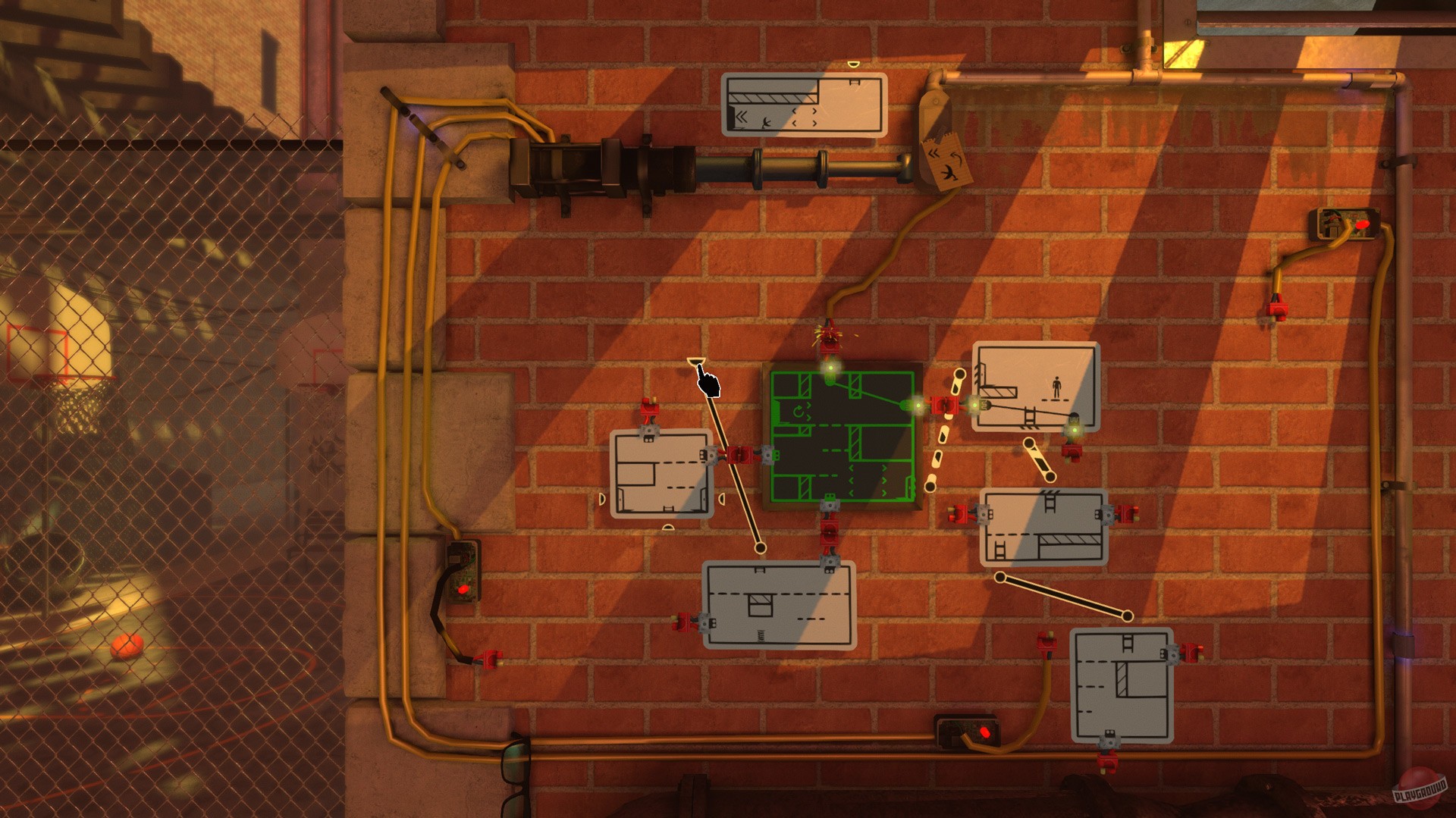
Task: Click the ladder drawing on the upper-right sign
Action: tap(1030, 415)
